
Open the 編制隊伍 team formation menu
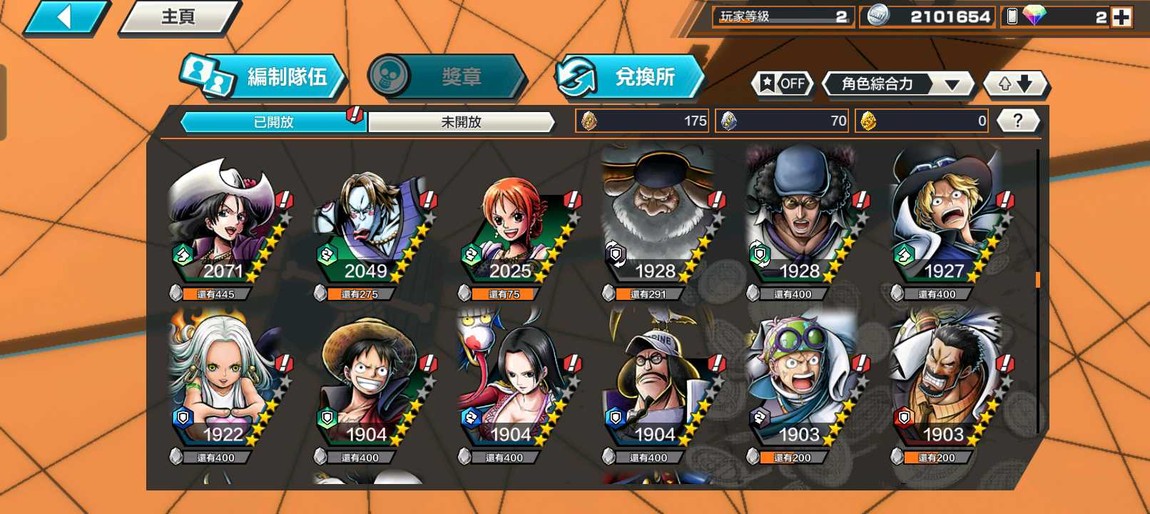point(264,77)
